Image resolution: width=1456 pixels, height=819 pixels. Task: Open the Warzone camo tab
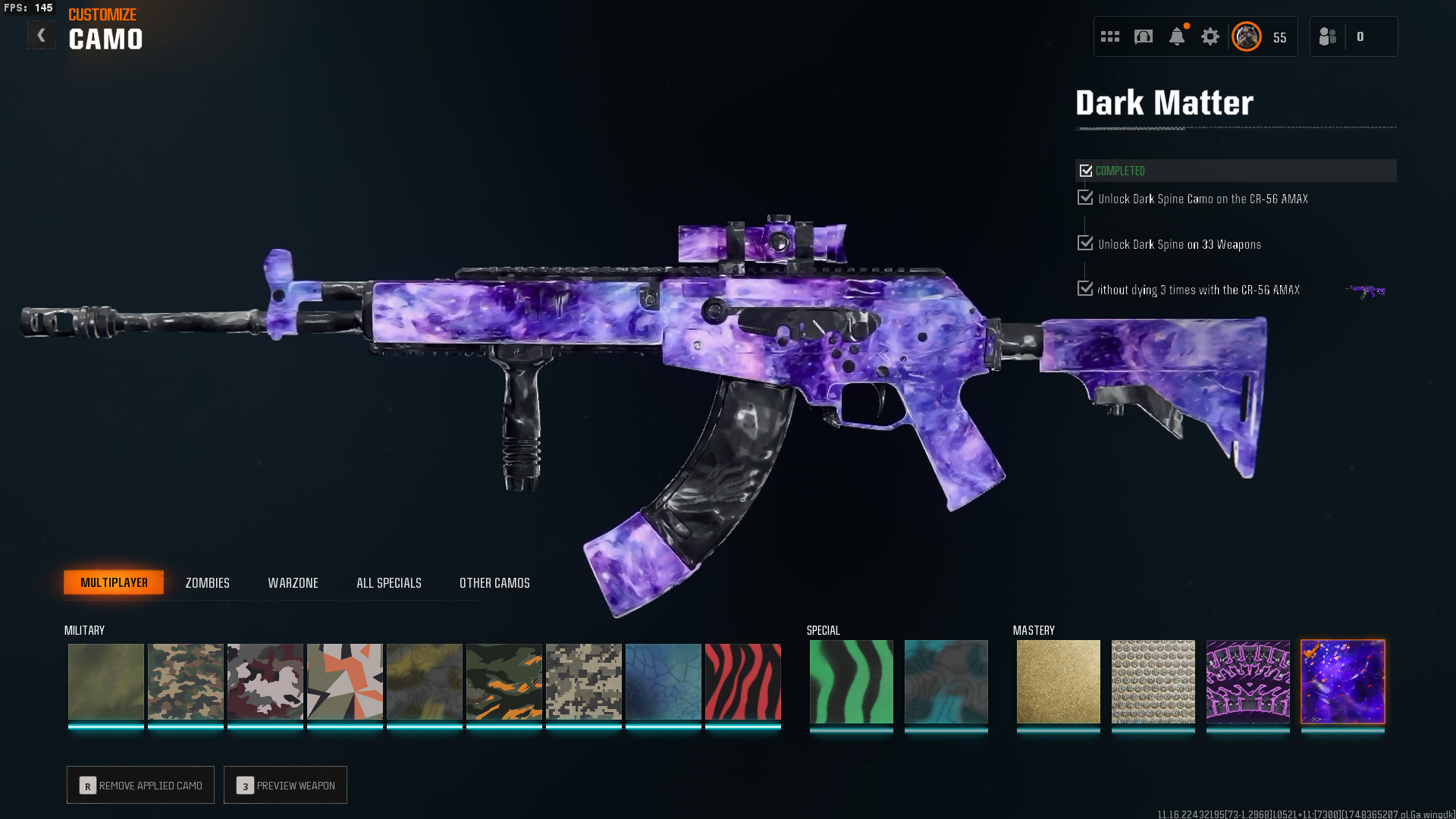293,583
